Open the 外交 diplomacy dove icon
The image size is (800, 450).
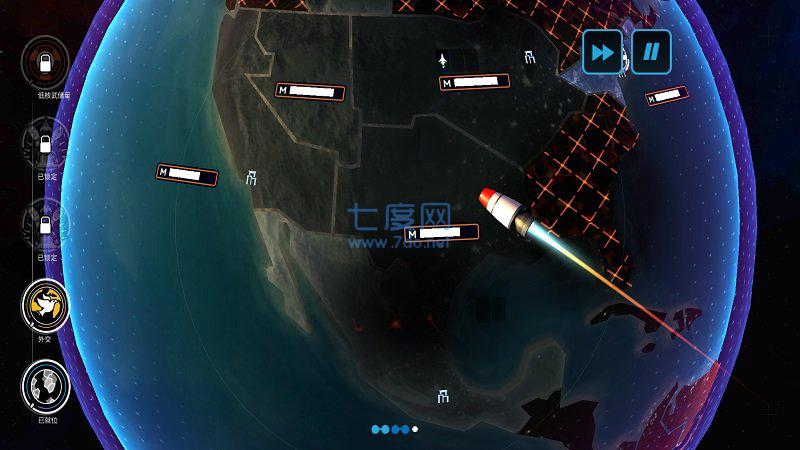[x=45, y=301]
